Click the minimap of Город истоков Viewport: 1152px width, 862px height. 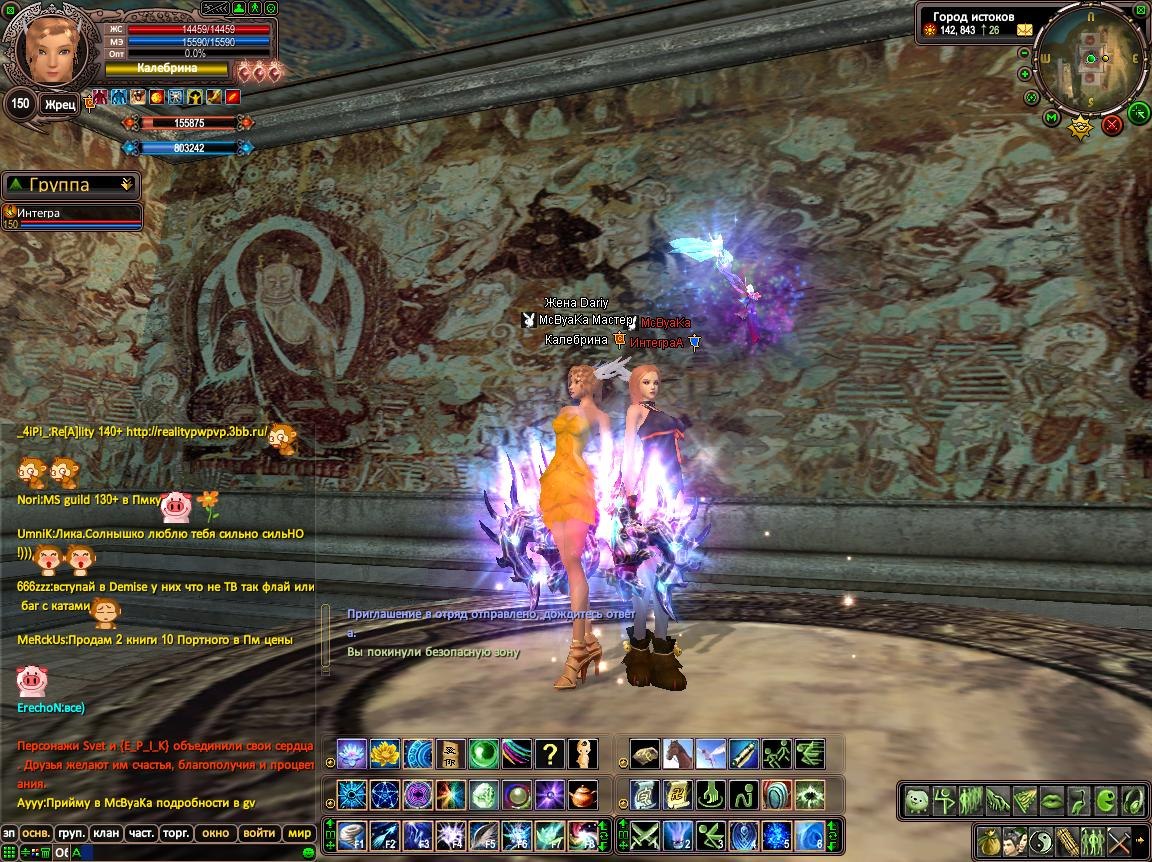point(1090,62)
